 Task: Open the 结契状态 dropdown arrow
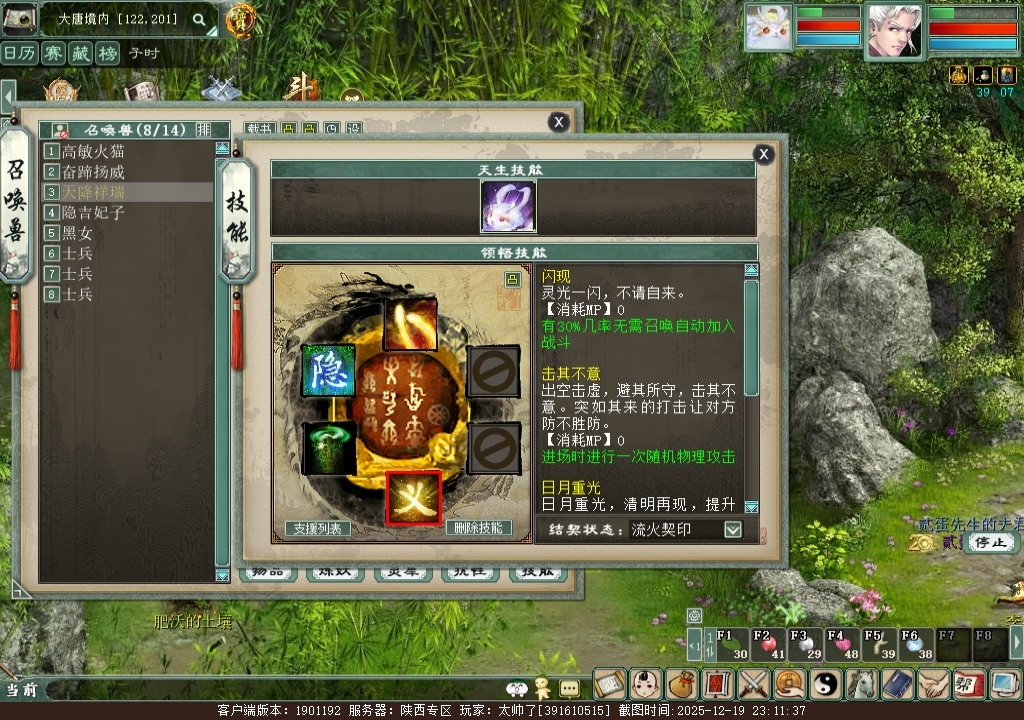733,530
